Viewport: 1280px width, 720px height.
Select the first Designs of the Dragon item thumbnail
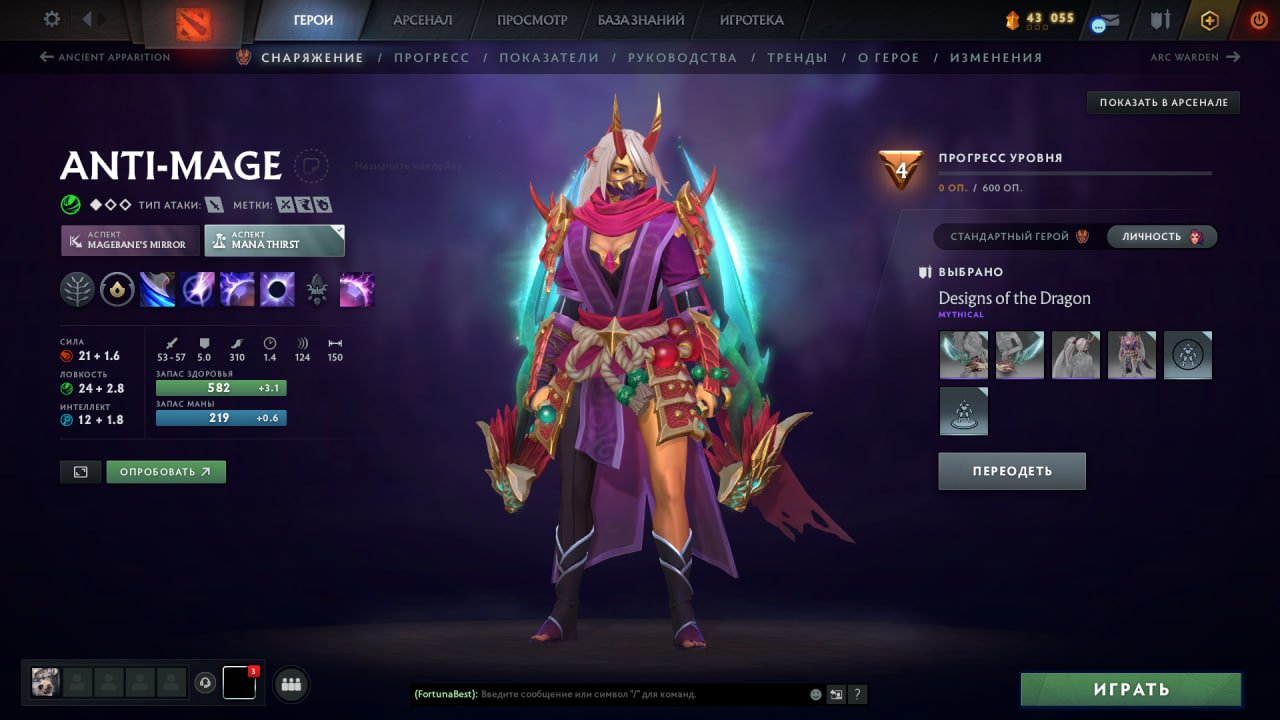tap(963, 354)
